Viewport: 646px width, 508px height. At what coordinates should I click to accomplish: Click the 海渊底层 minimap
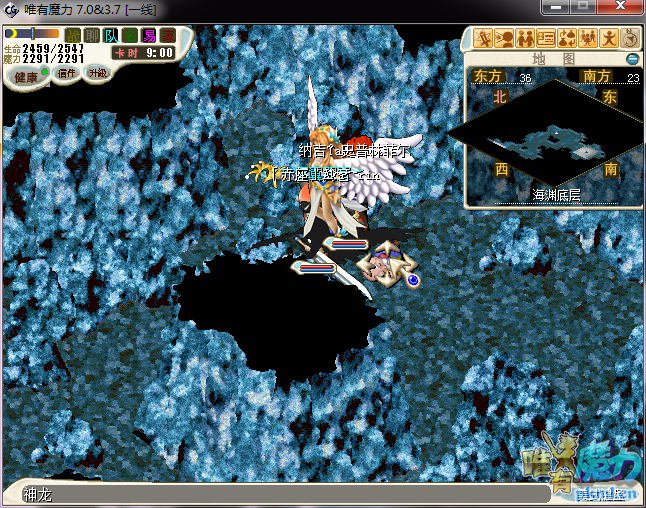pyautogui.click(x=545, y=135)
